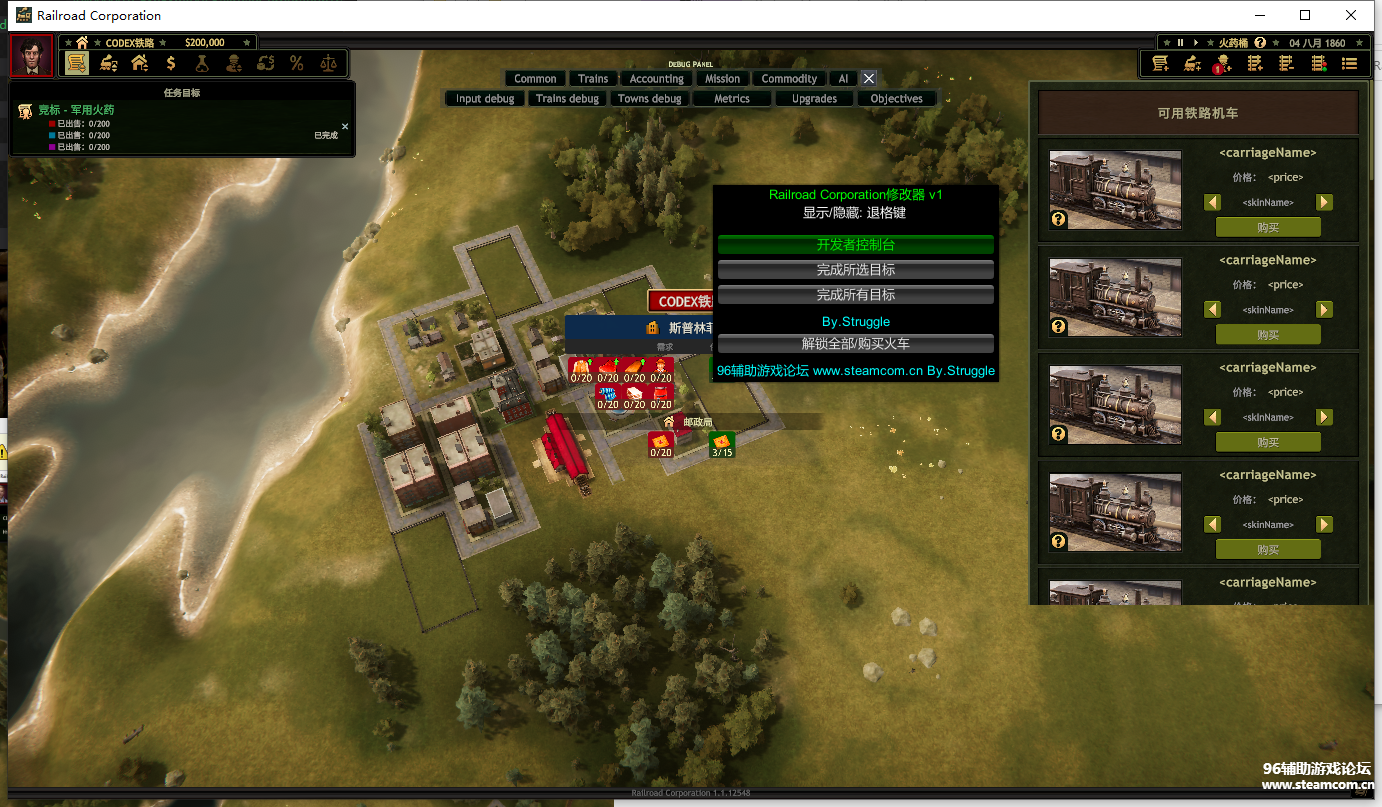
Task: Switch to the Trains debug panel tab
Action: 593,79
